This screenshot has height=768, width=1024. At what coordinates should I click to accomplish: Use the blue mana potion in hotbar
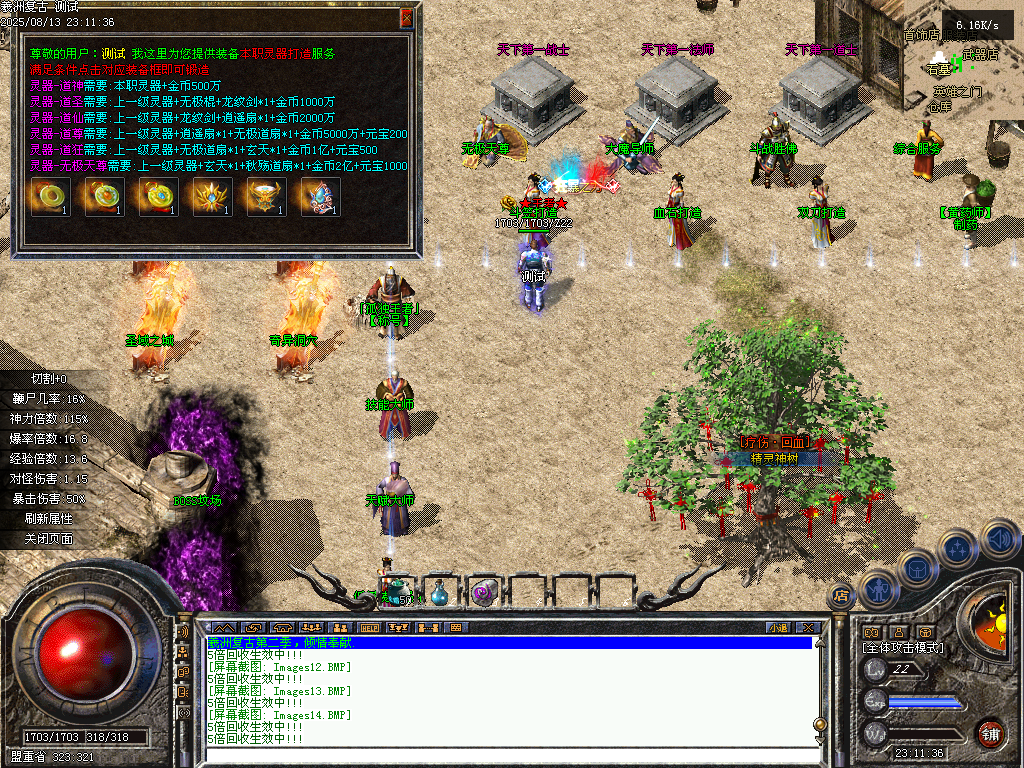tap(440, 593)
